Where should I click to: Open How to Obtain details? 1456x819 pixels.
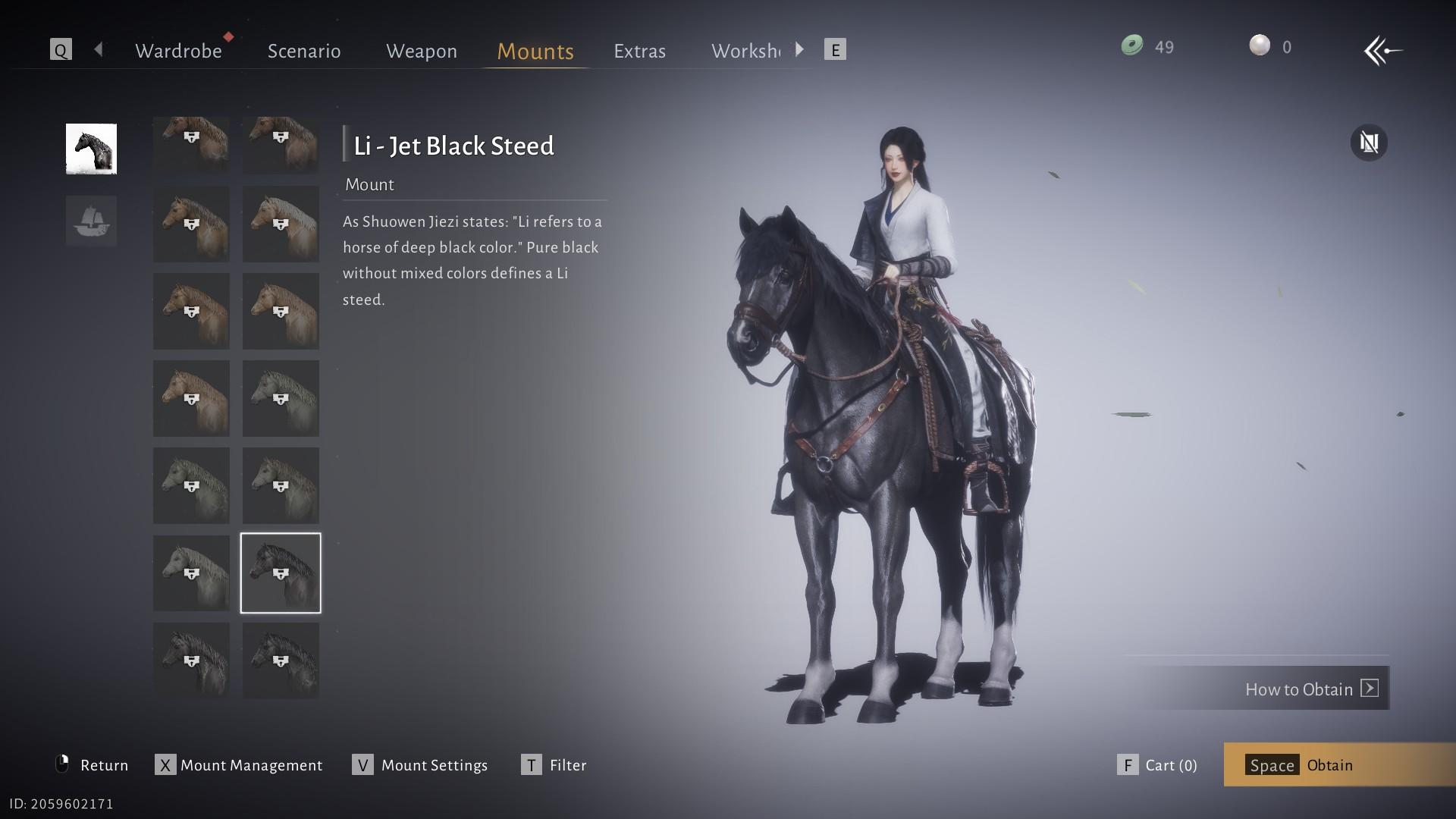coord(1310,689)
